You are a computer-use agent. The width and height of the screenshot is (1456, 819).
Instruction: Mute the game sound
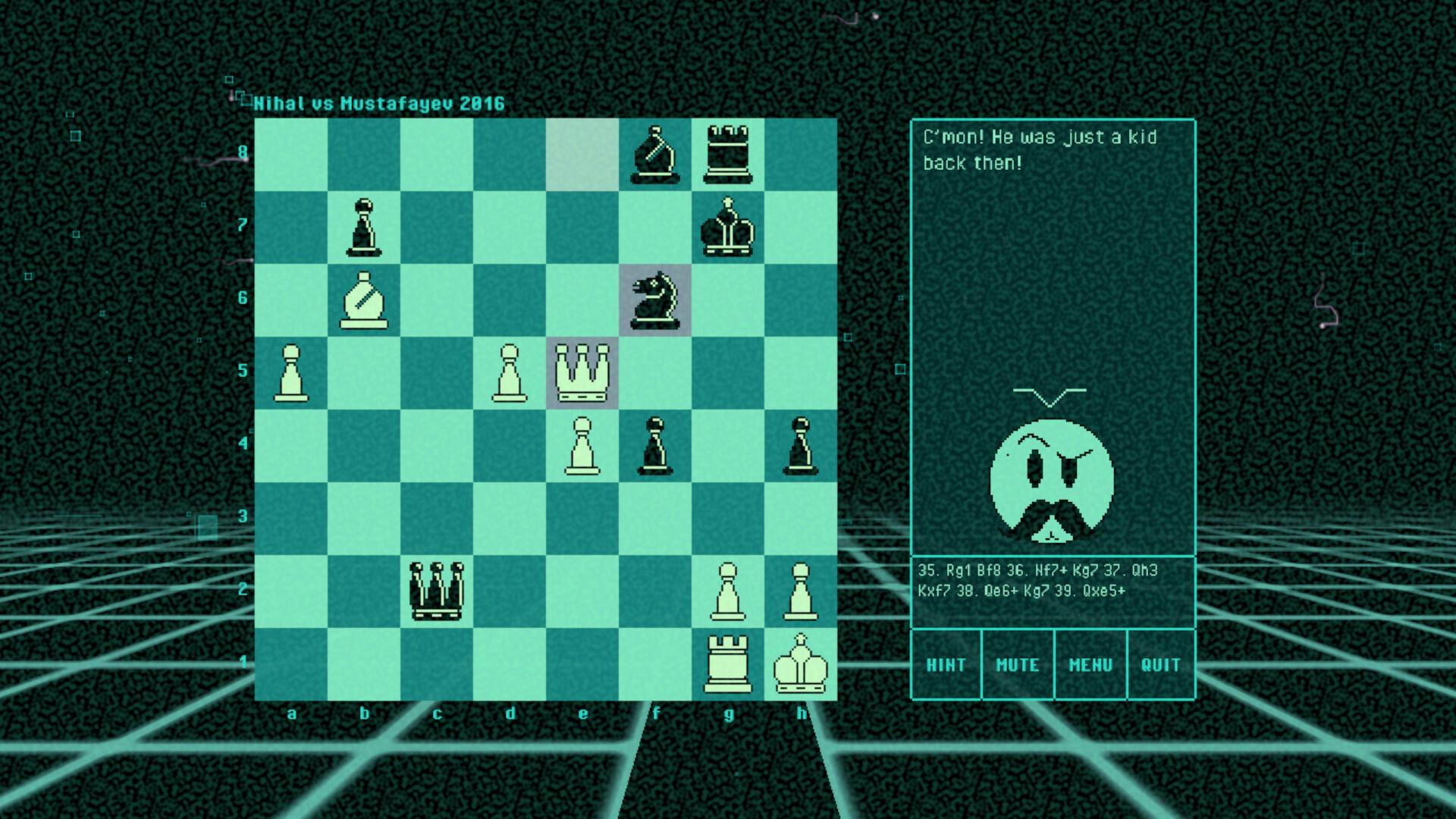pos(1019,664)
